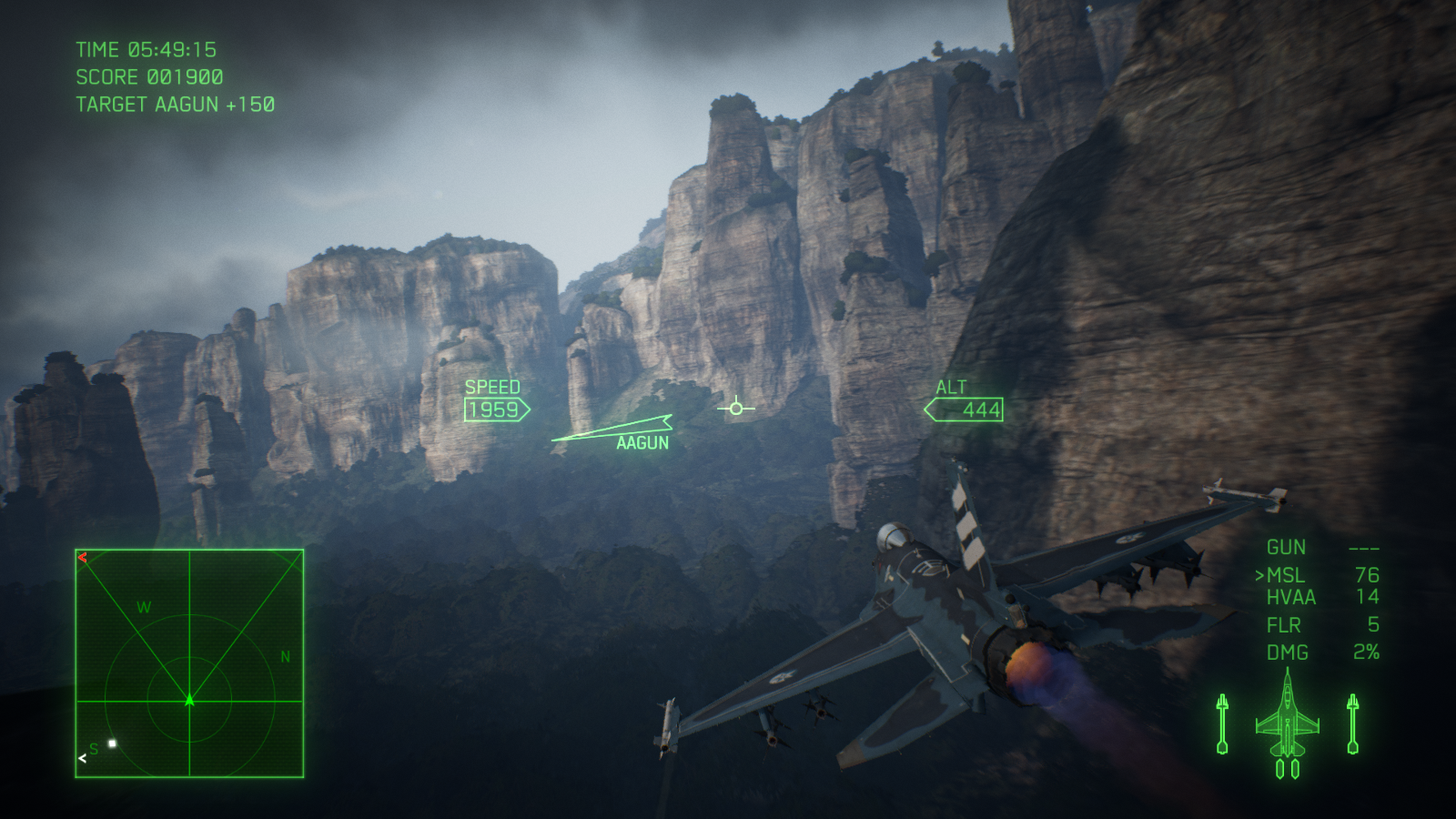Select the MSL weapon entry

[1286, 575]
